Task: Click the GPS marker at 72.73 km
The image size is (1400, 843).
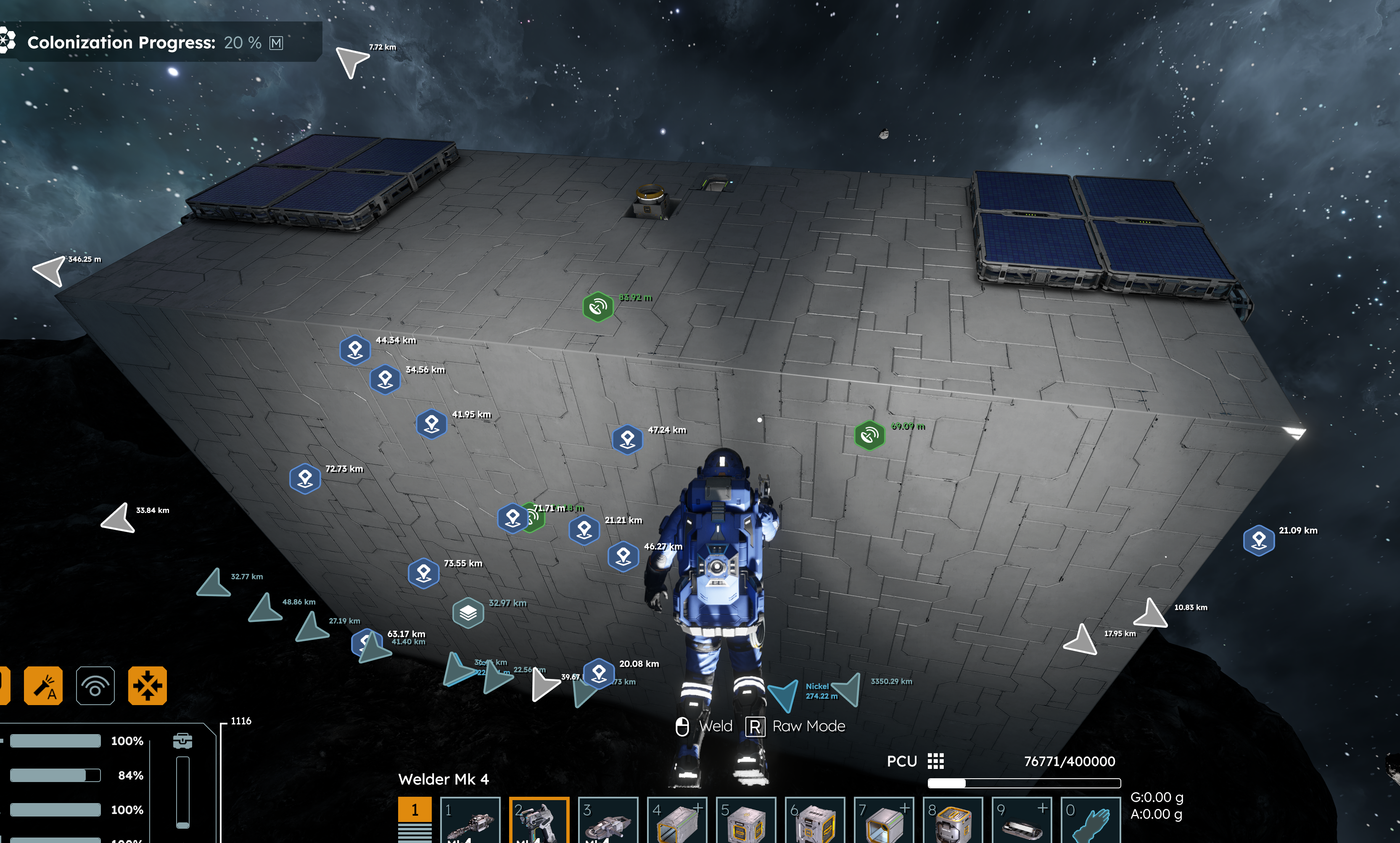Action: click(x=305, y=479)
